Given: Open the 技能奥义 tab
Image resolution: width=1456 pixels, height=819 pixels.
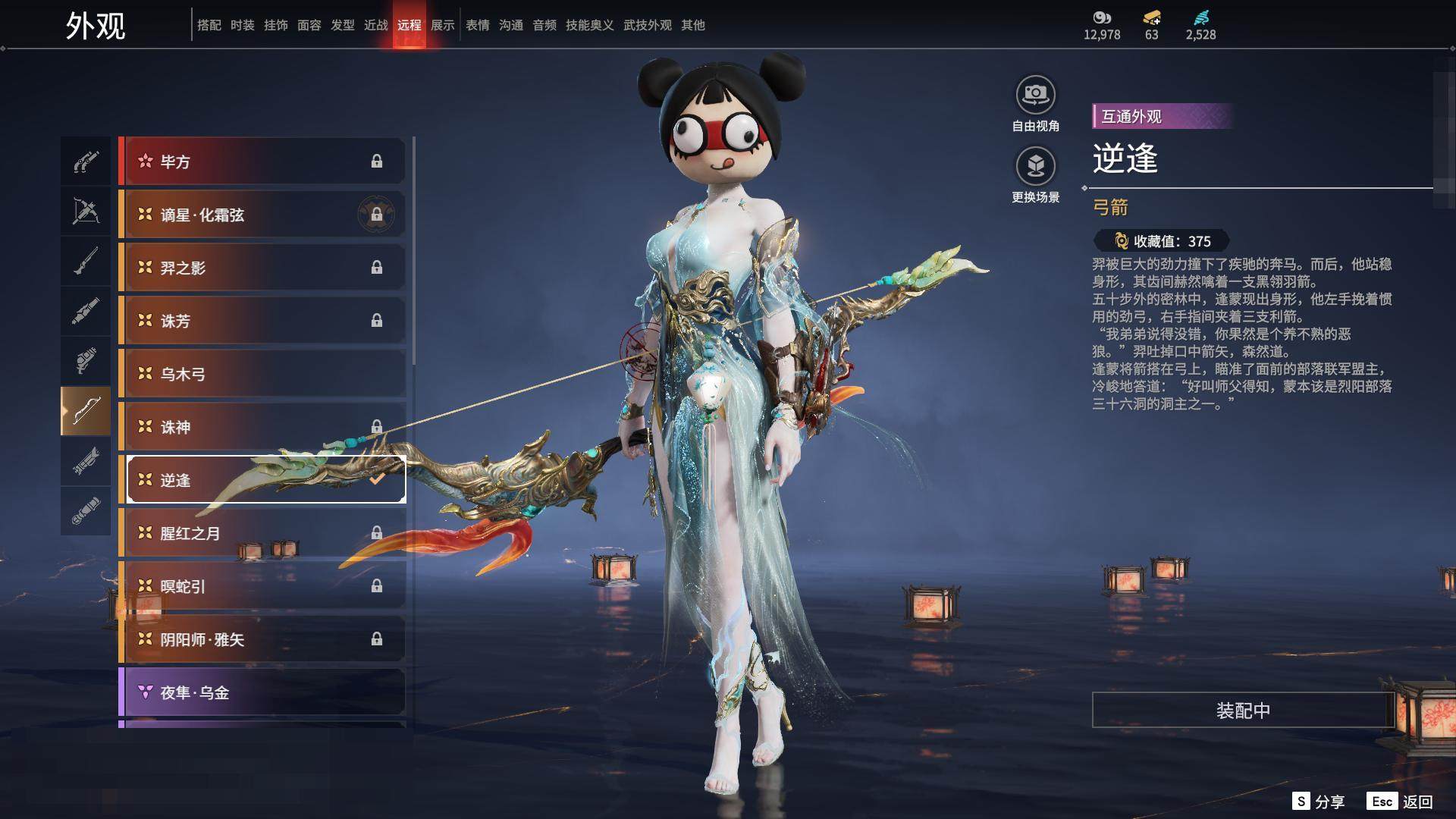Looking at the screenshot, I should point(589,25).
